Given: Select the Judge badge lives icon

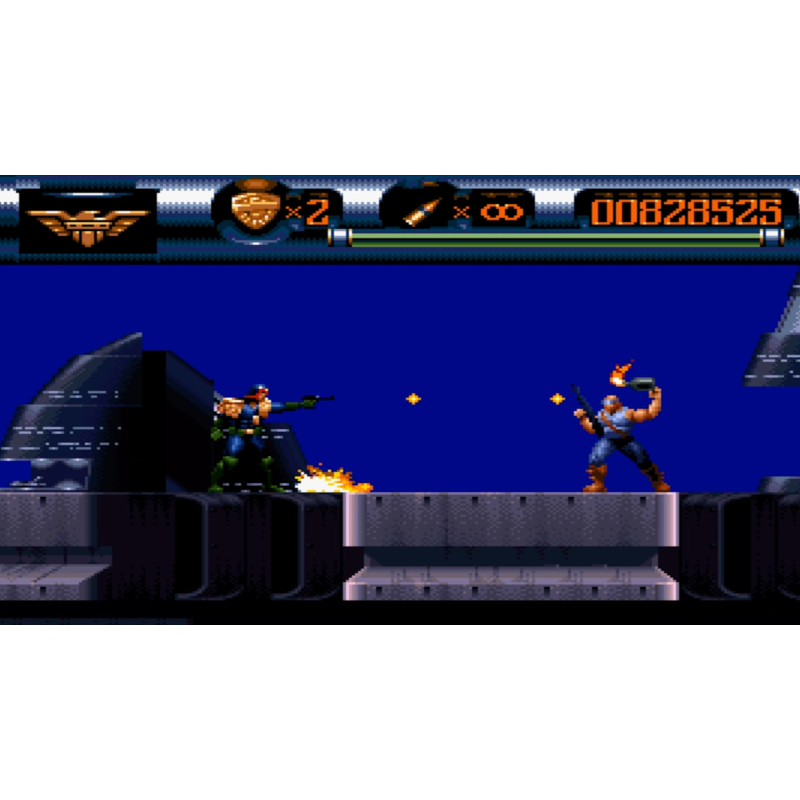Looking at the screenshot, I should 251,209.
